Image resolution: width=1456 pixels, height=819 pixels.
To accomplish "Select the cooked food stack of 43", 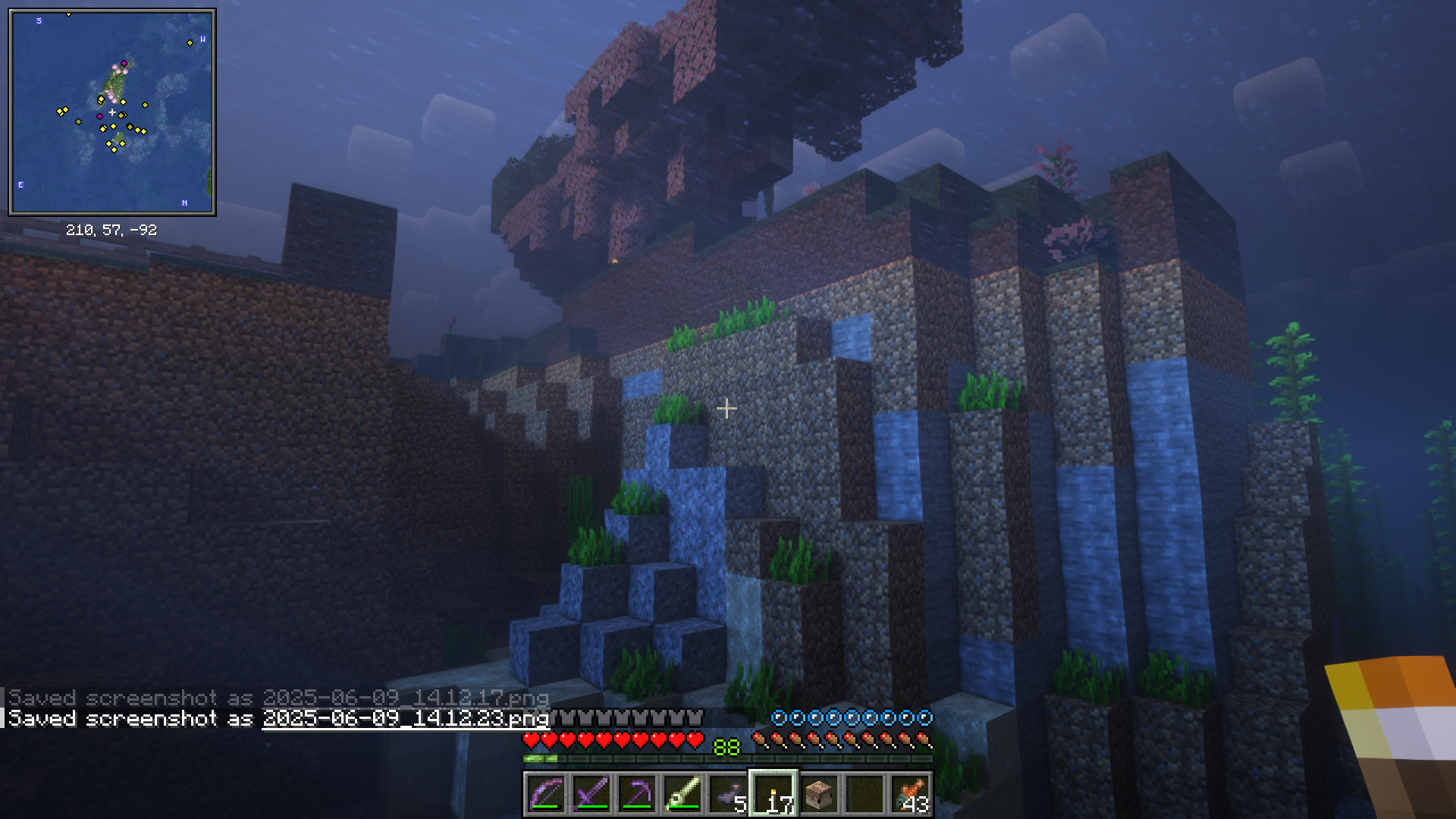I will tap(910, 794).
